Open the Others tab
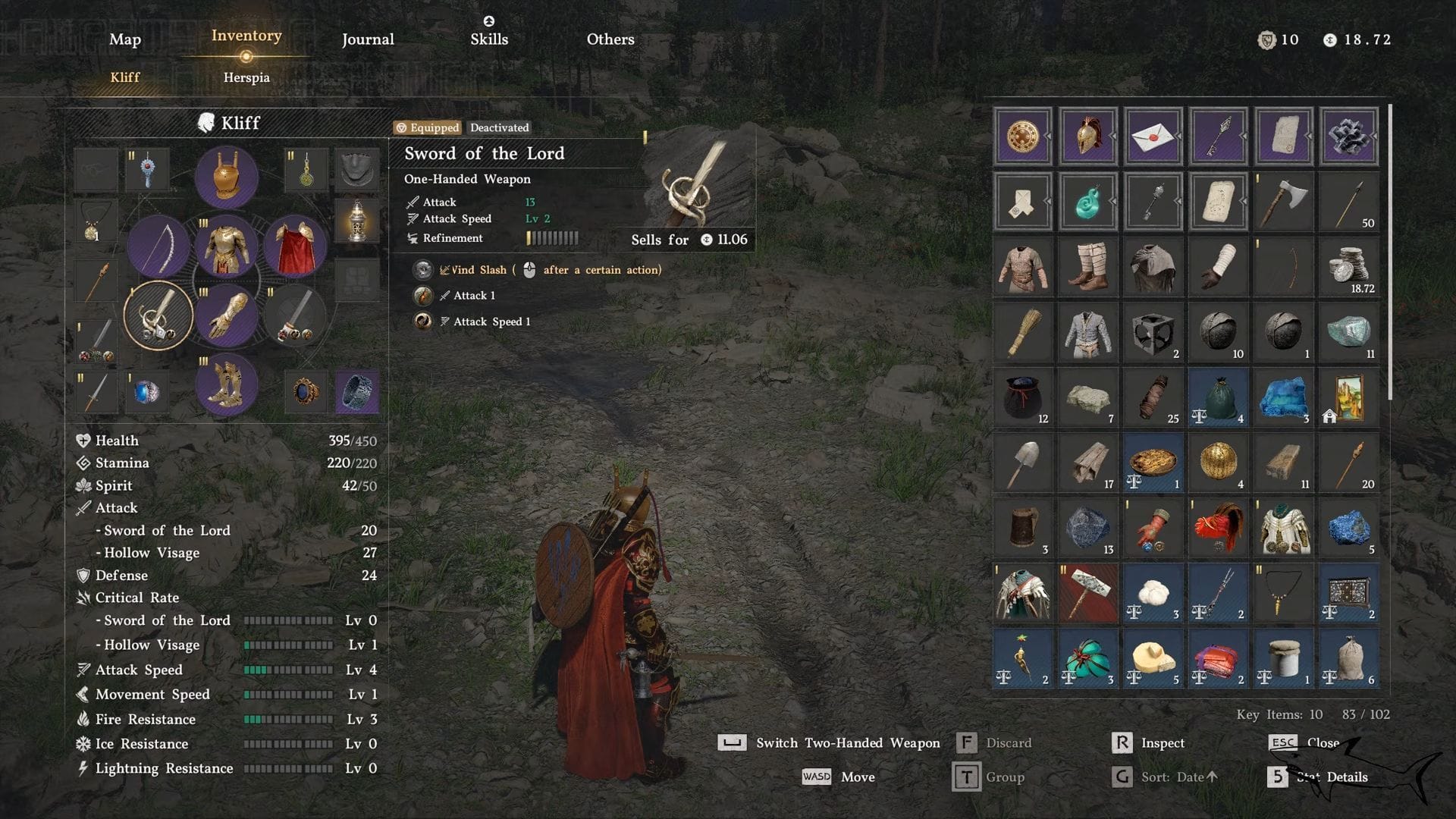Viewport: 1456px width, 819px height. point(610,39)
